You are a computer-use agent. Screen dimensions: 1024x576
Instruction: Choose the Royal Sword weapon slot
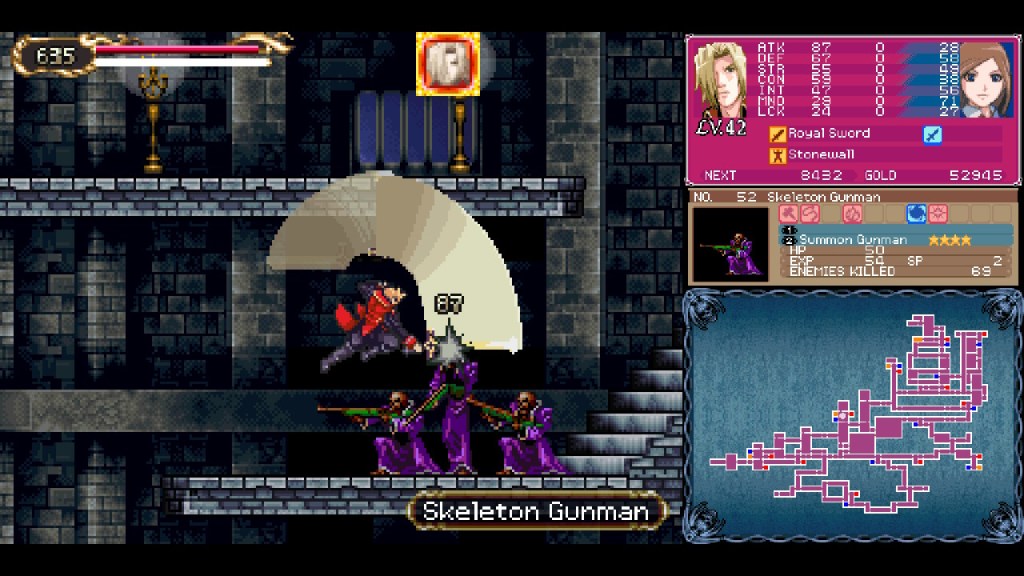829,134
